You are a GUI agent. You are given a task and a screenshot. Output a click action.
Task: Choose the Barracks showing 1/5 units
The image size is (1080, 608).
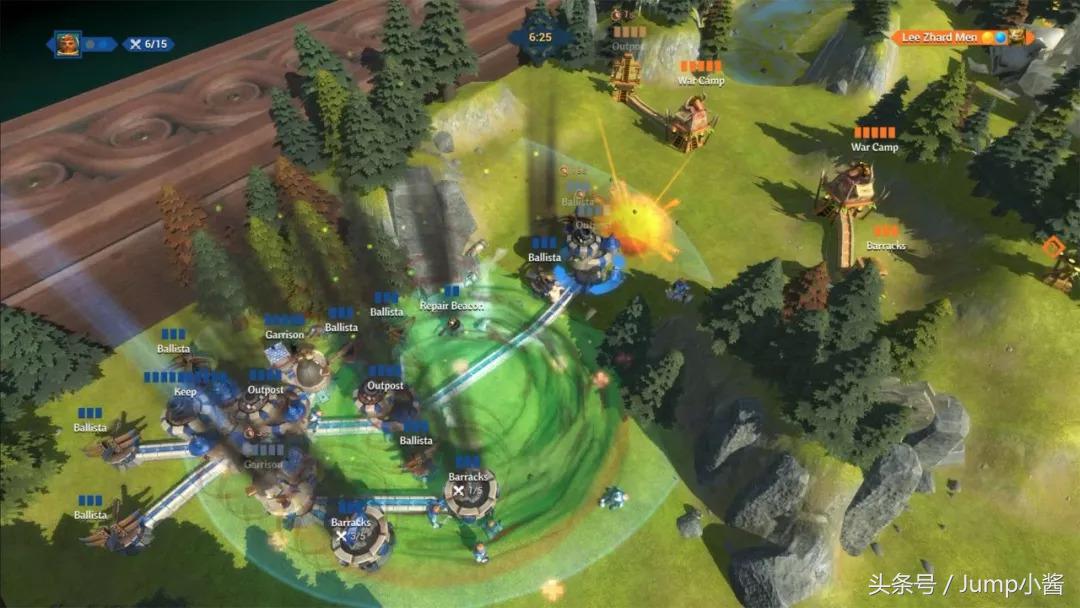468,478
